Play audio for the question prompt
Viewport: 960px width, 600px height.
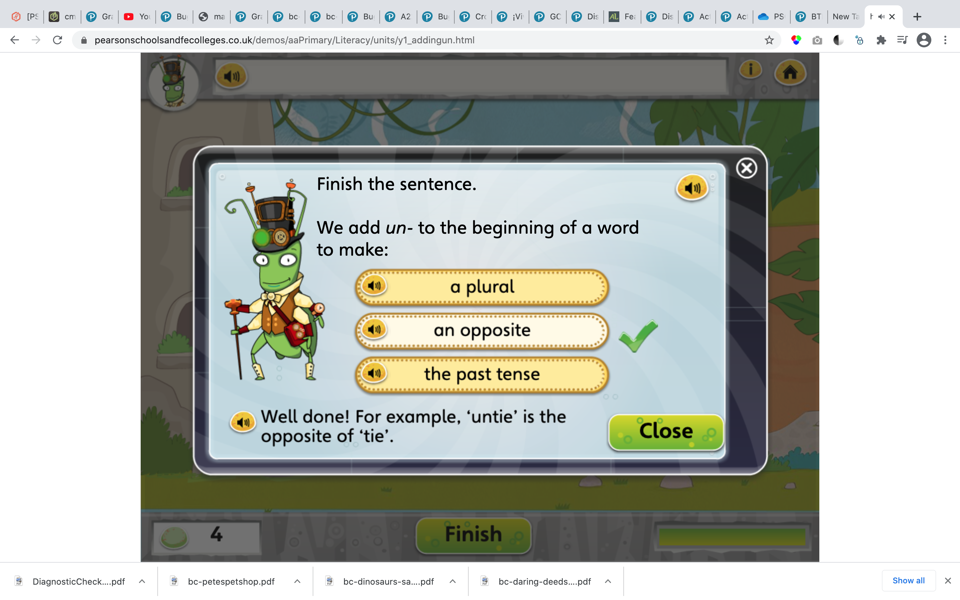tap(692, 187)
